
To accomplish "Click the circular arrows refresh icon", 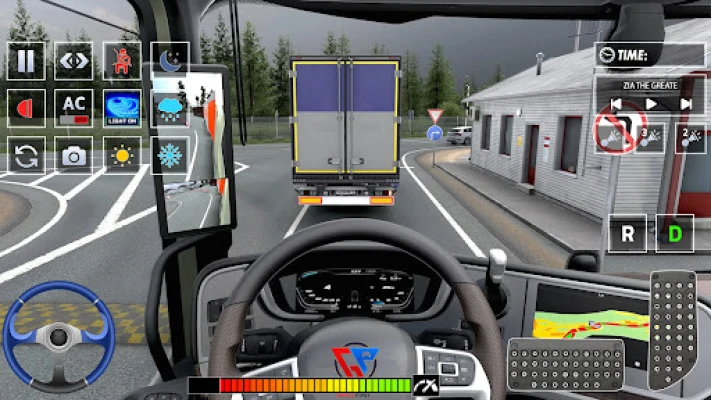I will pyautogui.click(x=26, y=155).
